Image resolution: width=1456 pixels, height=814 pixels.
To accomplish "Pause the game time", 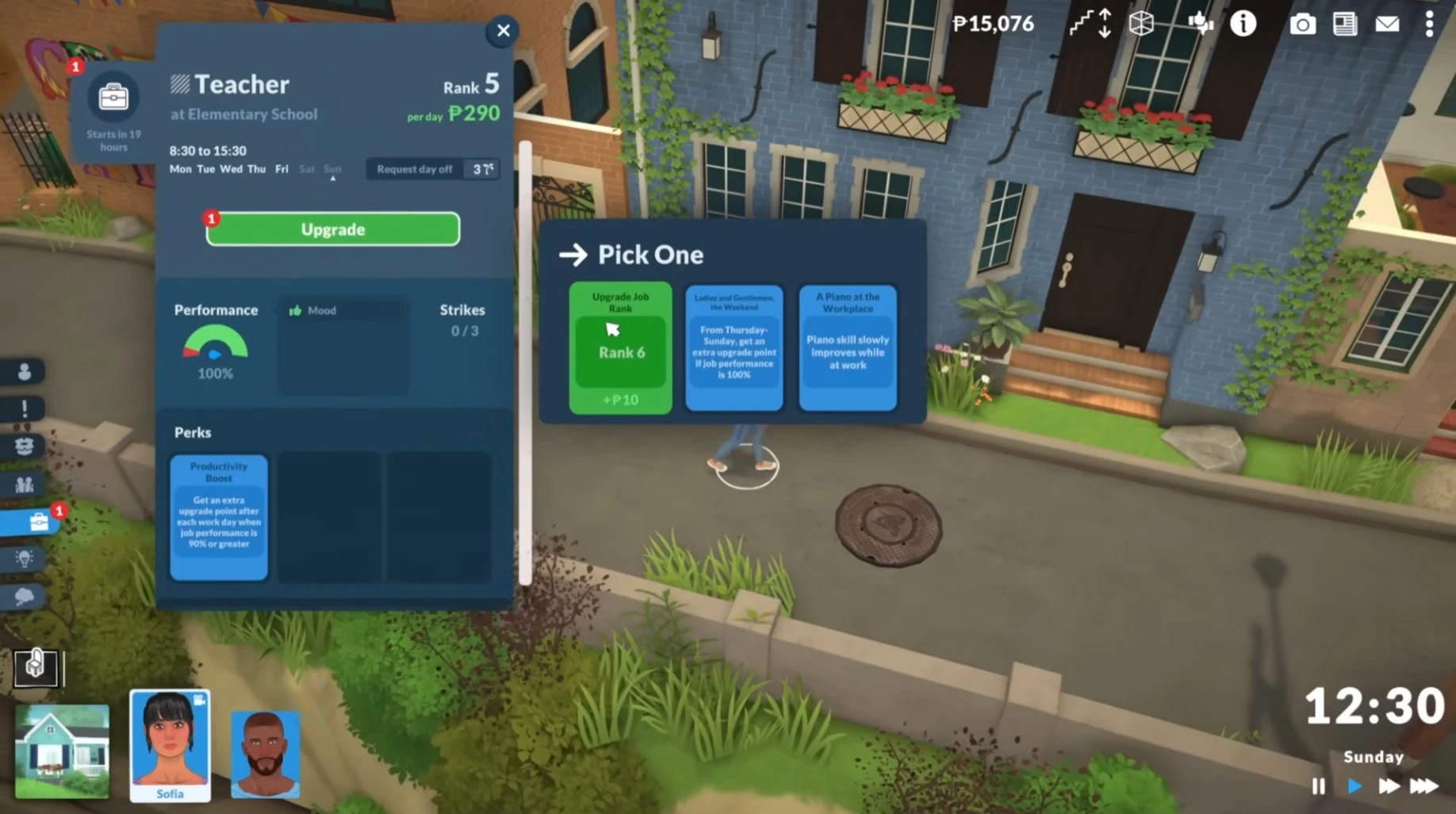I will [1318, 786].
